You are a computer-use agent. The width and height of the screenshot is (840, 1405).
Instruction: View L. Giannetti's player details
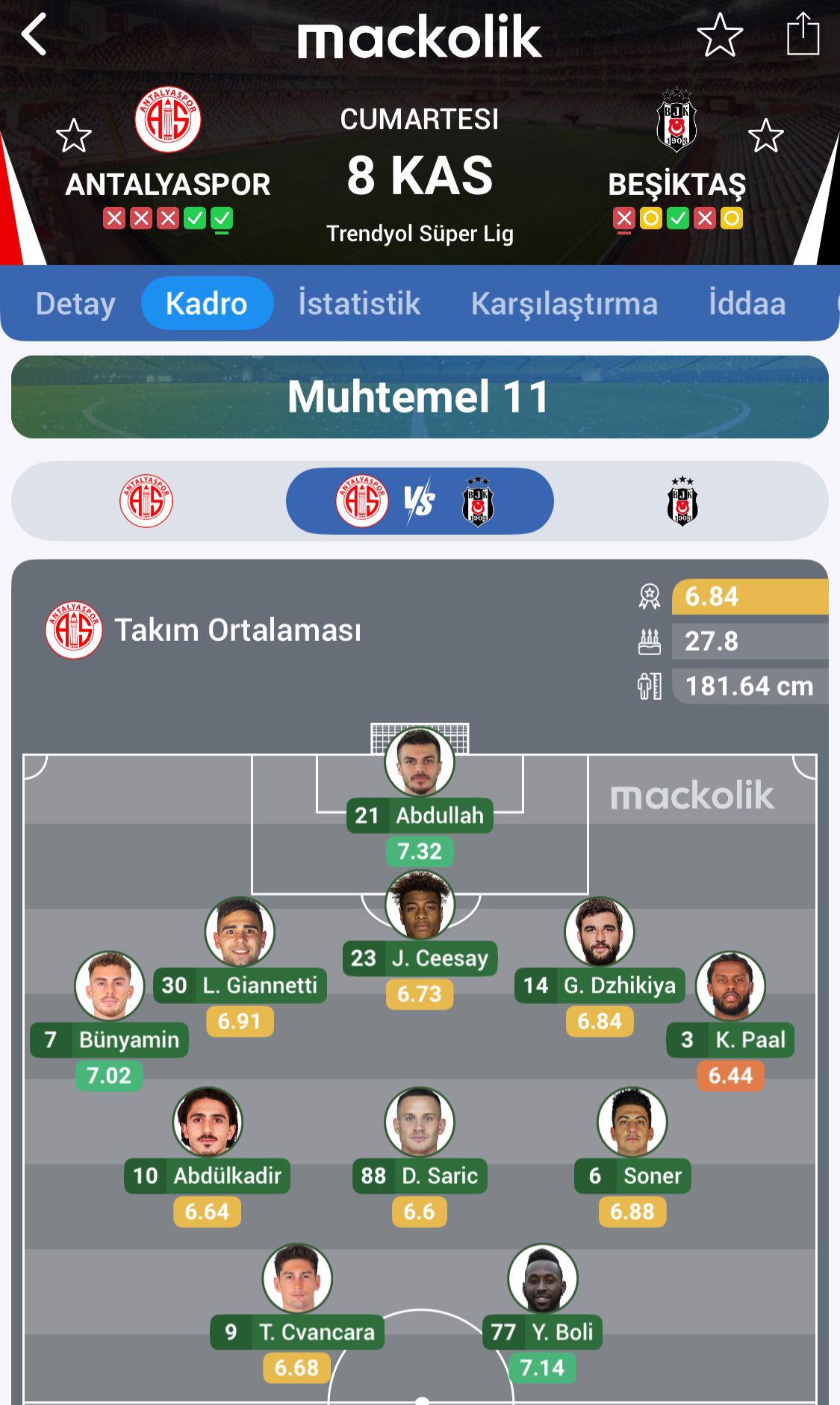pos(240,932)
